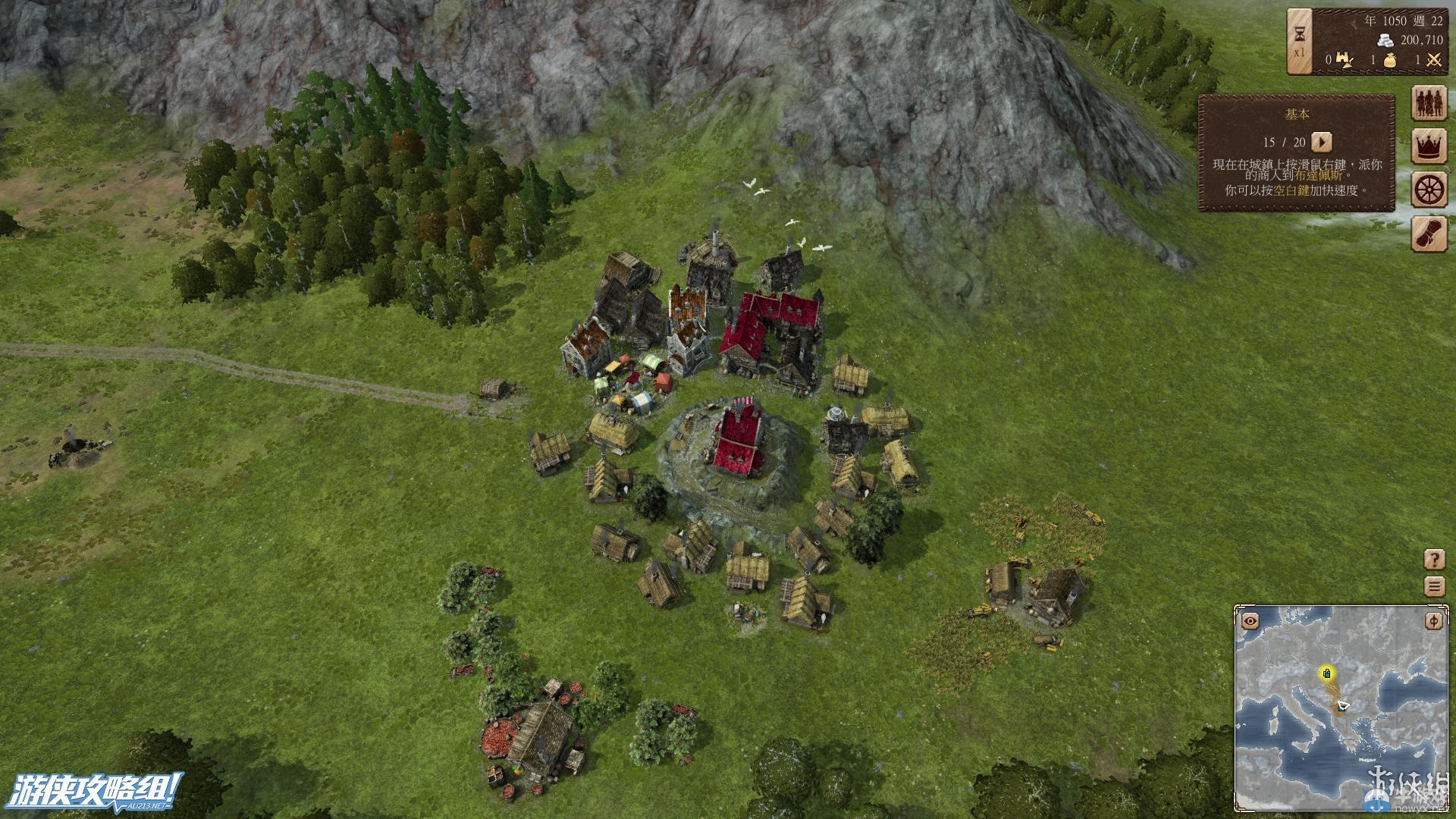Open the wagon wheel trade panel
Viewport: 1456px width, 819px height.
tap(1429, 190)
